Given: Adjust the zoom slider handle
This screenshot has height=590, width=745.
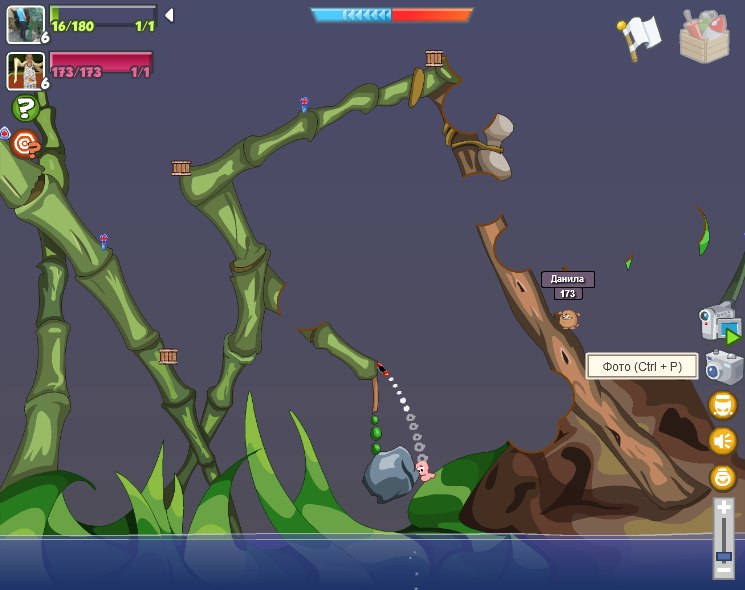Looking at the screenshot, I should [723, 556].
